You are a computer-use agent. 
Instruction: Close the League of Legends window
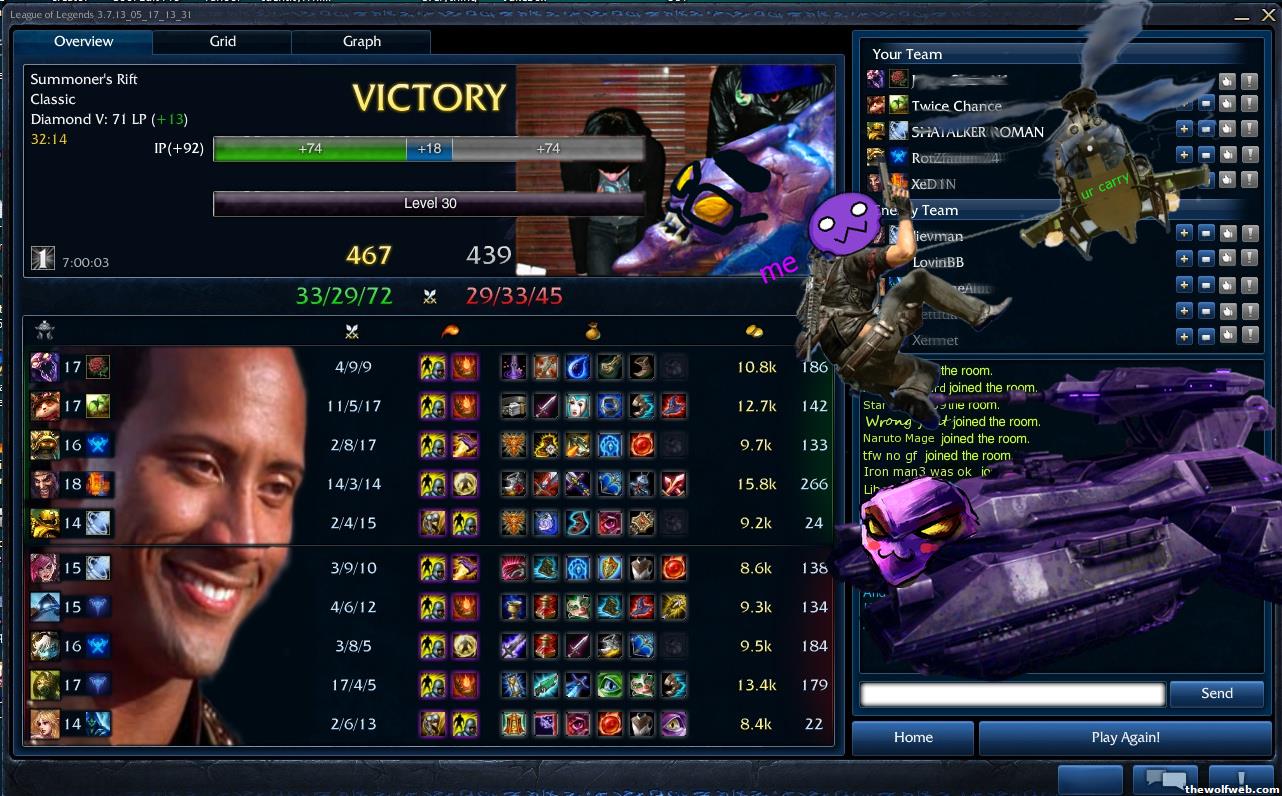tap(1267, 17)
